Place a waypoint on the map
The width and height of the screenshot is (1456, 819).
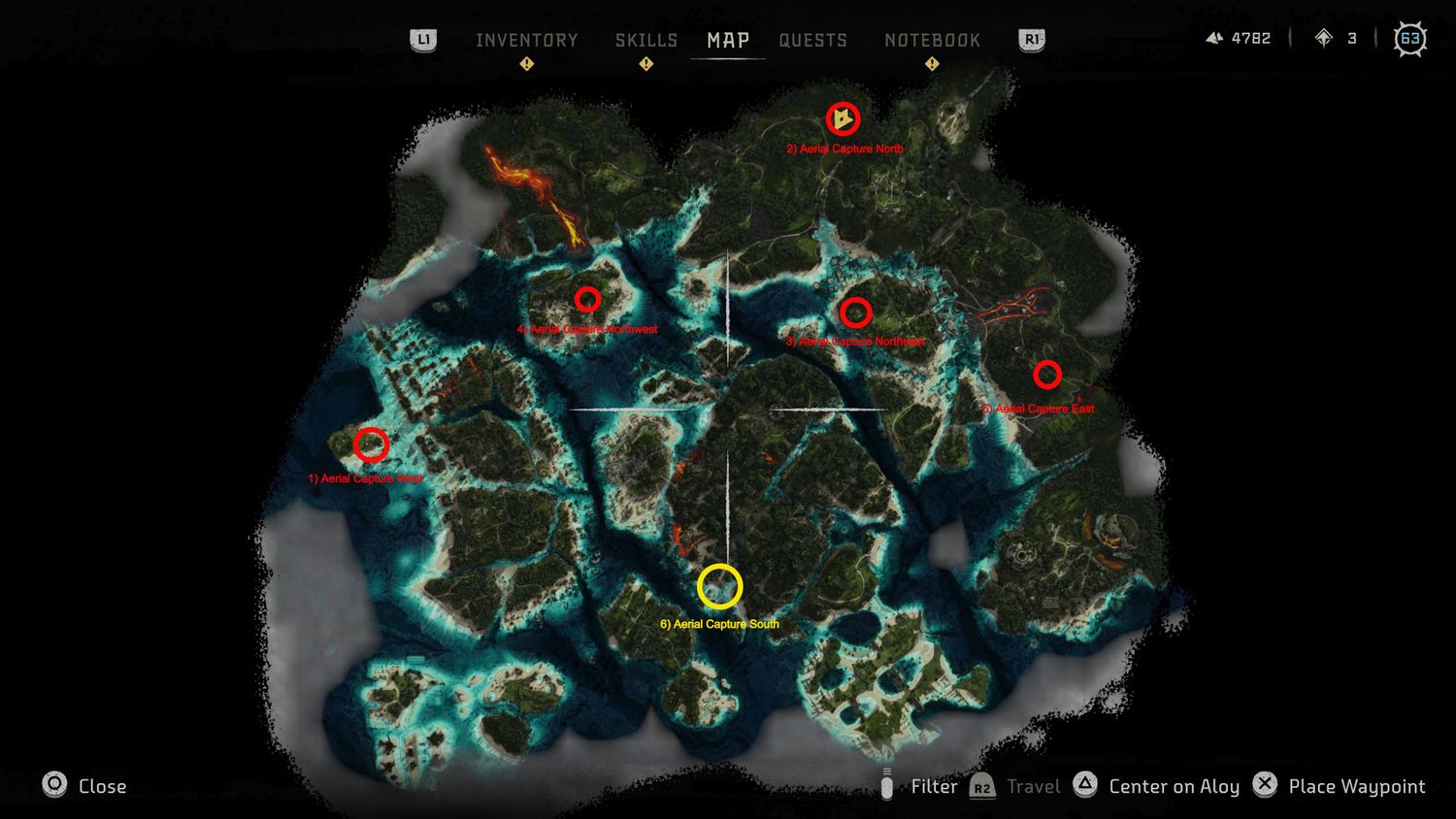point(1340,786)
